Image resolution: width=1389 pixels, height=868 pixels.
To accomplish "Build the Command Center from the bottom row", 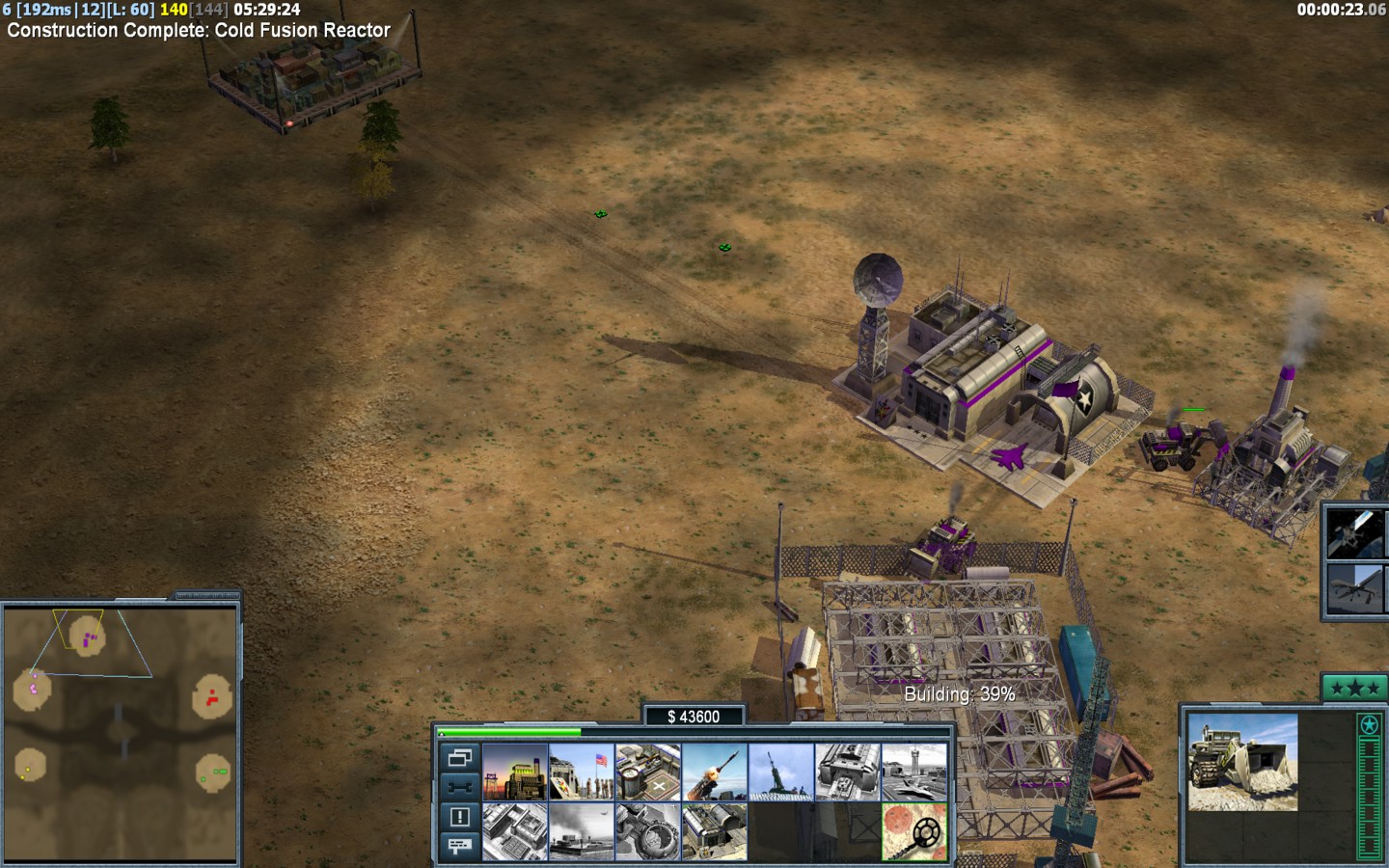I will (715, 831).
